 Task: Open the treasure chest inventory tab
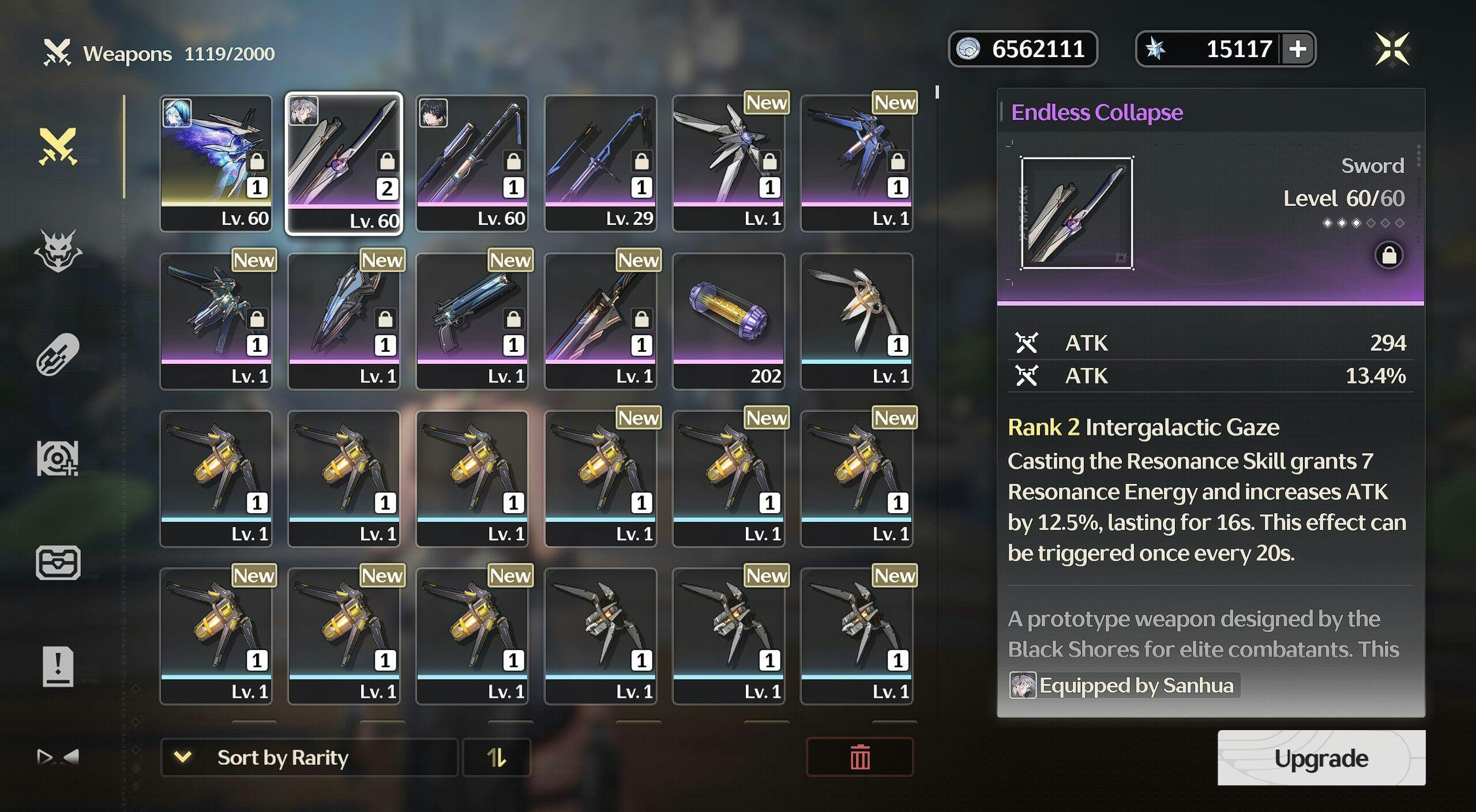(58, 562)
